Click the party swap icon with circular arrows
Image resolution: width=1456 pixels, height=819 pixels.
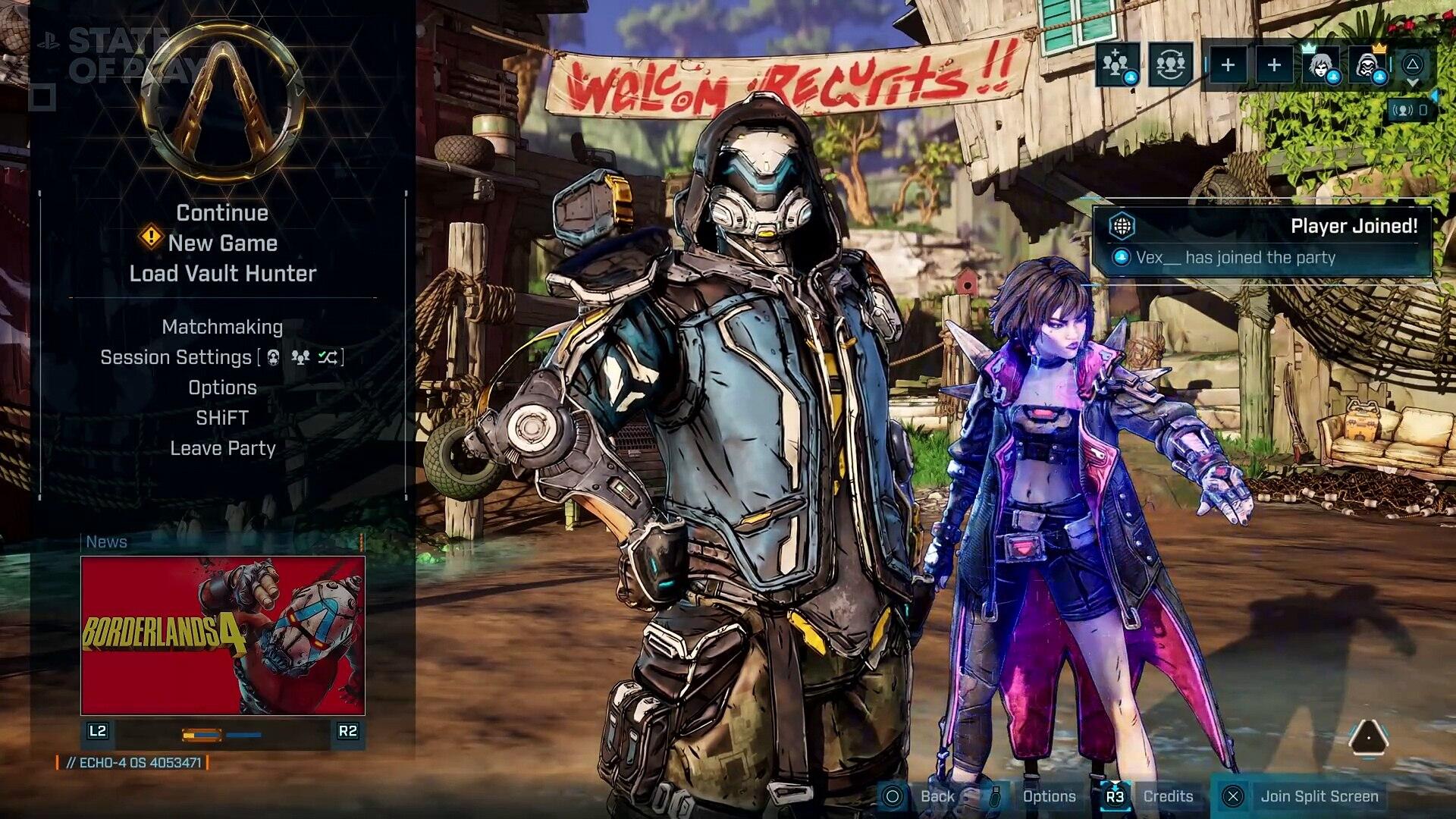point(1169,65)
